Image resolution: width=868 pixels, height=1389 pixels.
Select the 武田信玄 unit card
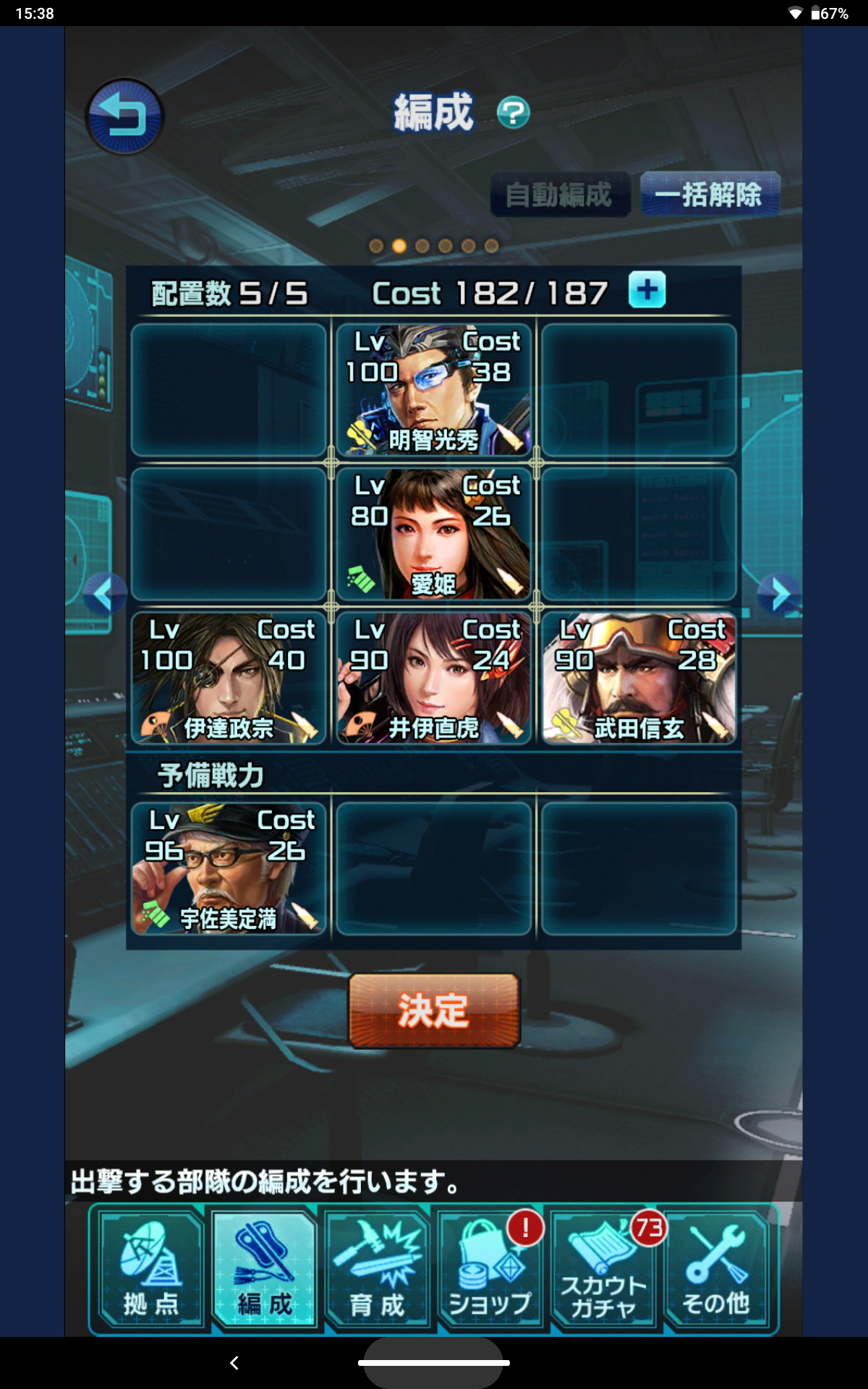click(639, 679)
